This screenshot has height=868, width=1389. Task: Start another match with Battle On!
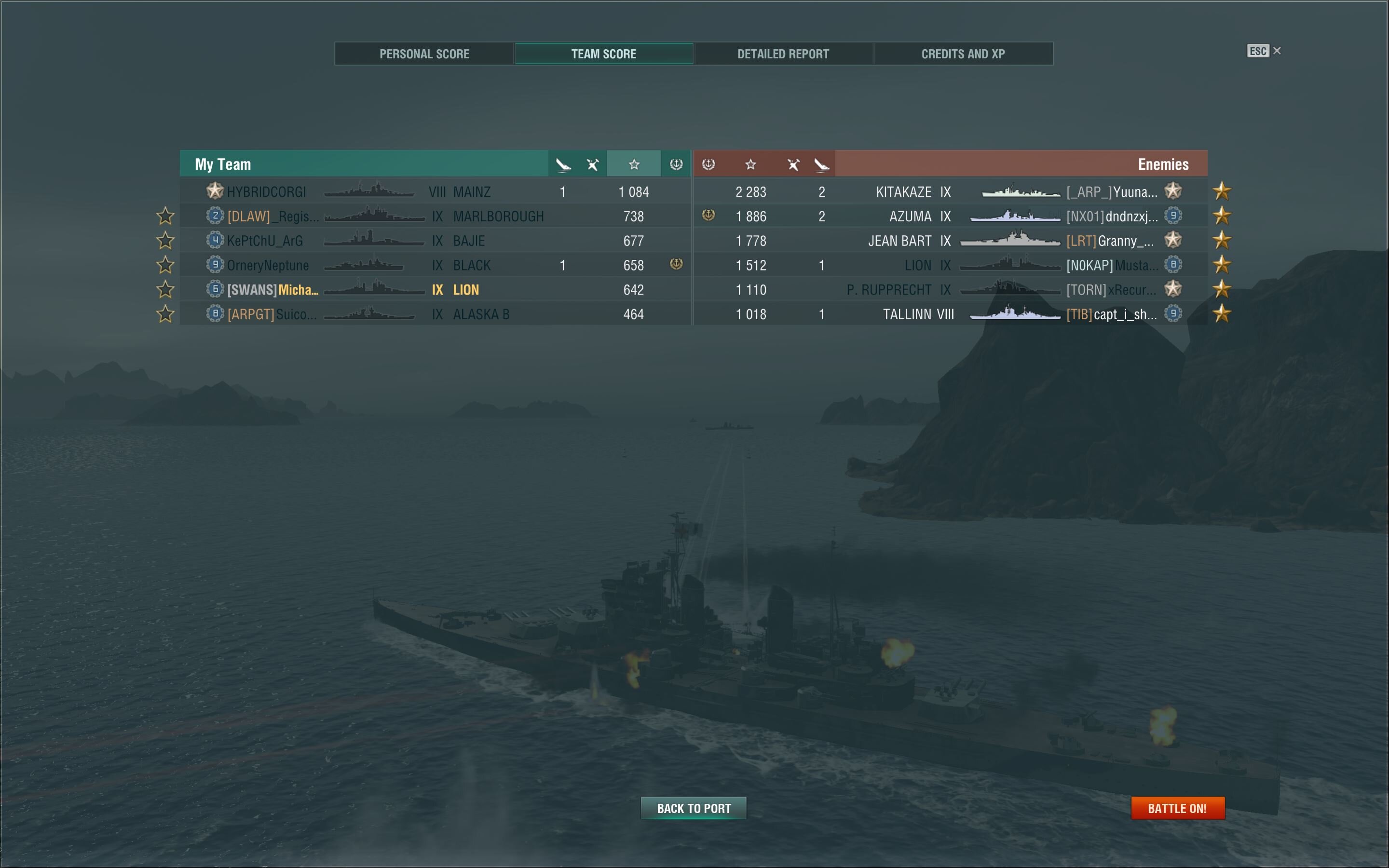pyautogui.click(x=1177, y=808)
